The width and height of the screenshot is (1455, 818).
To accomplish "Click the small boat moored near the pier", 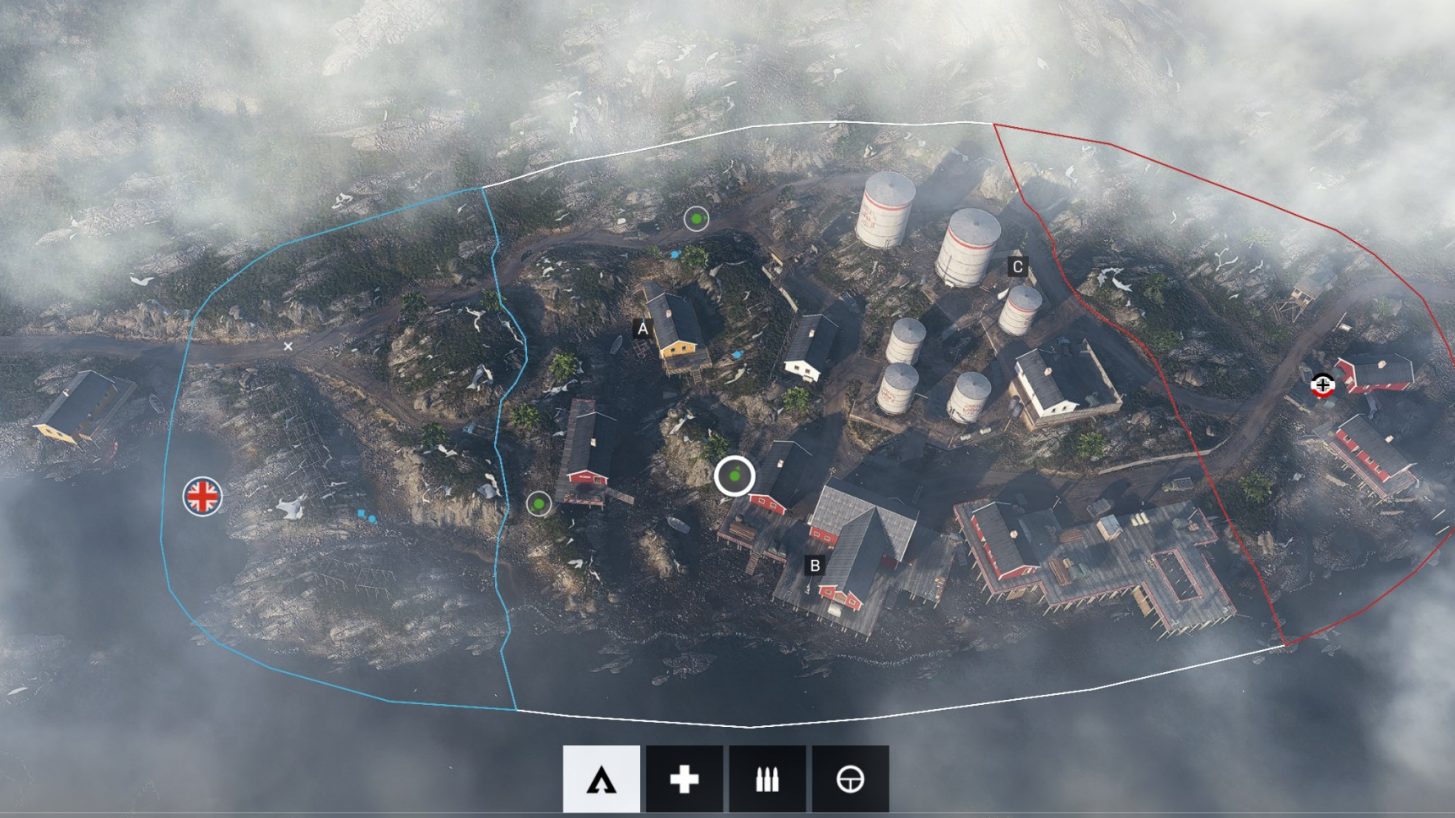I will tap(677, 524).
